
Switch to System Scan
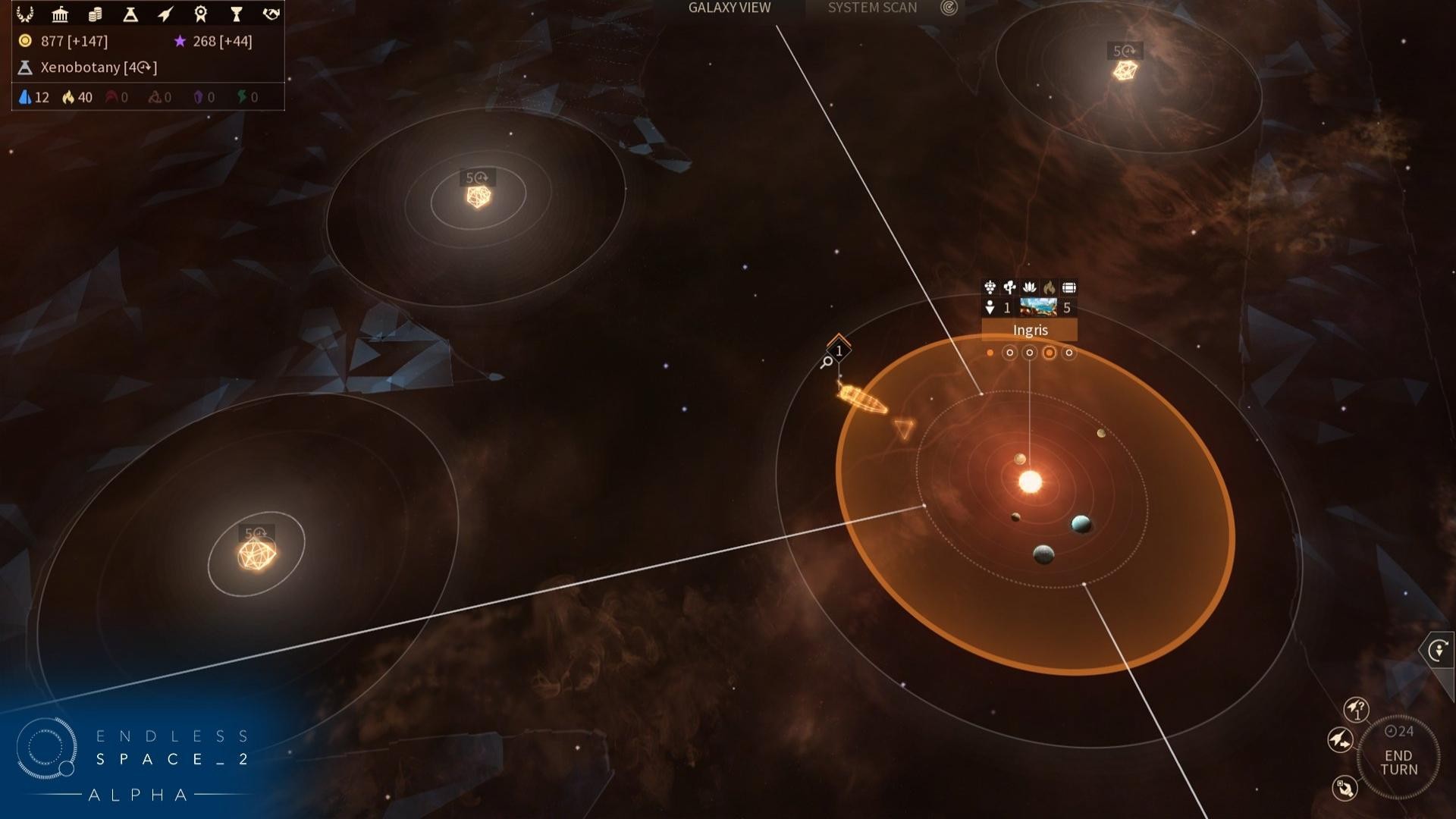[x=872, y=8]
